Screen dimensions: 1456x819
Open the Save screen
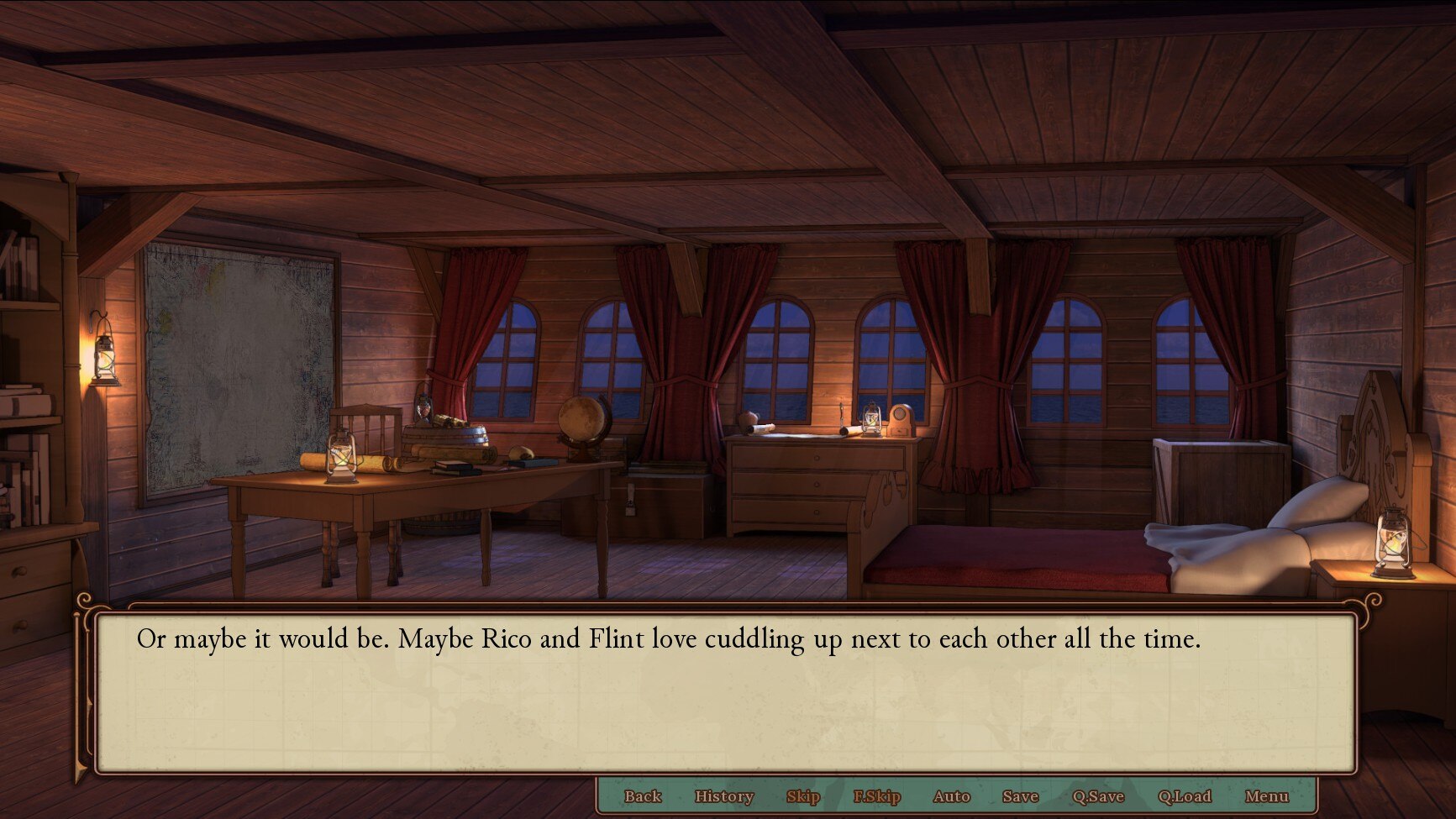click(1020, 796)
